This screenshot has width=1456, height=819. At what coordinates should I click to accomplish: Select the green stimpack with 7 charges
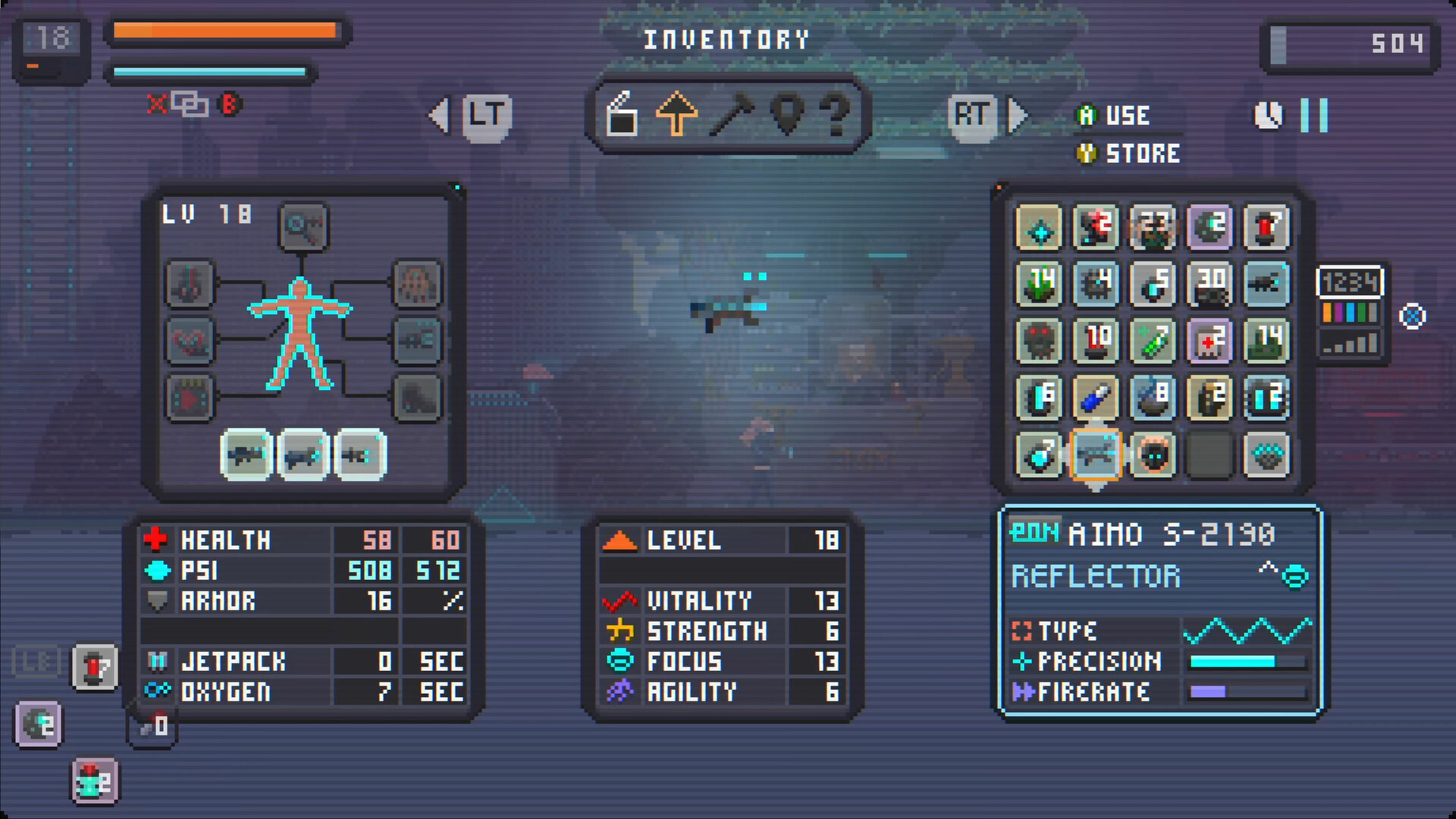coord(1153,341)
